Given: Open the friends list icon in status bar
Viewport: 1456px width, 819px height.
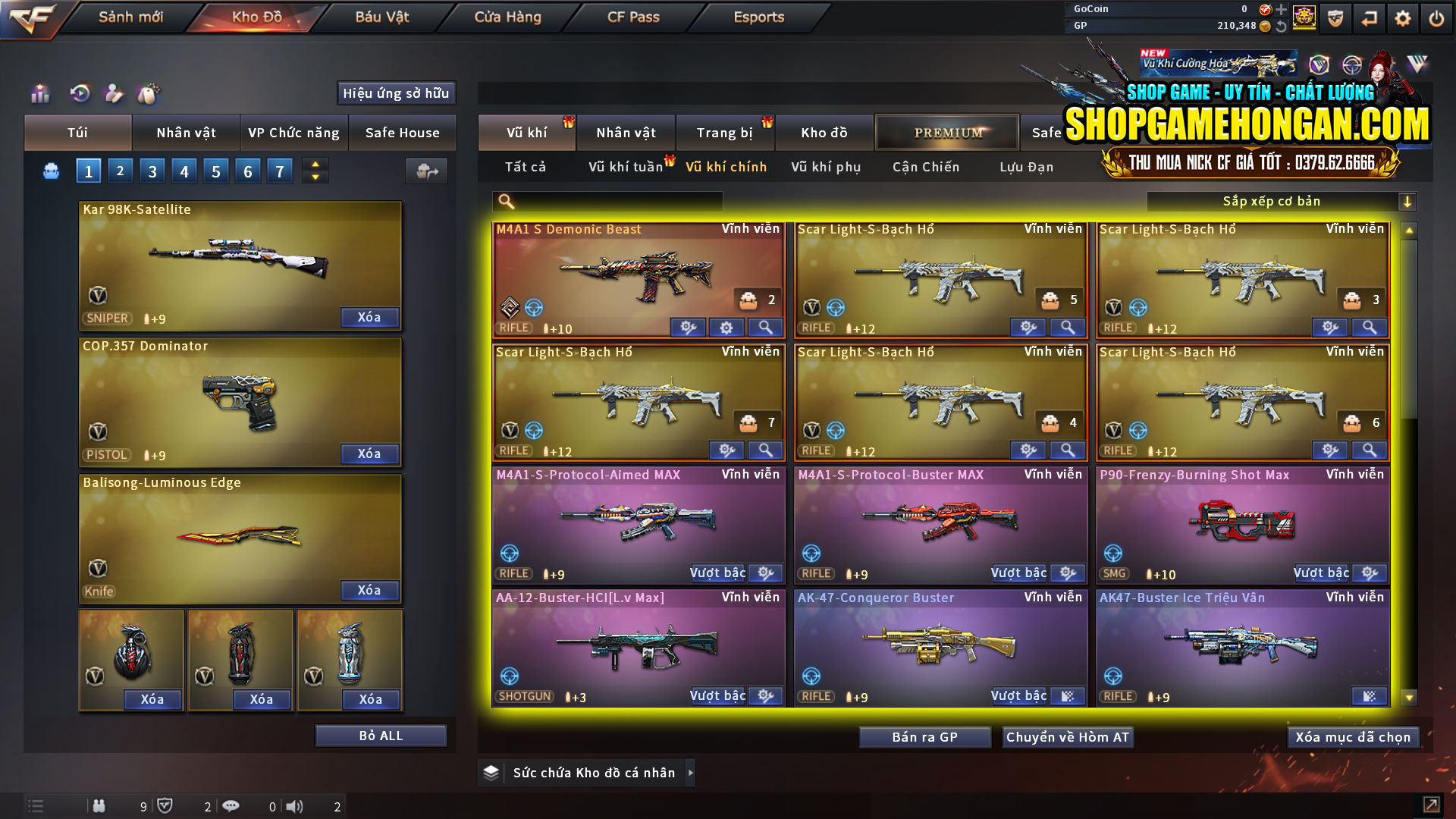Looking at the screenshot, I should (x=99, y=806).
